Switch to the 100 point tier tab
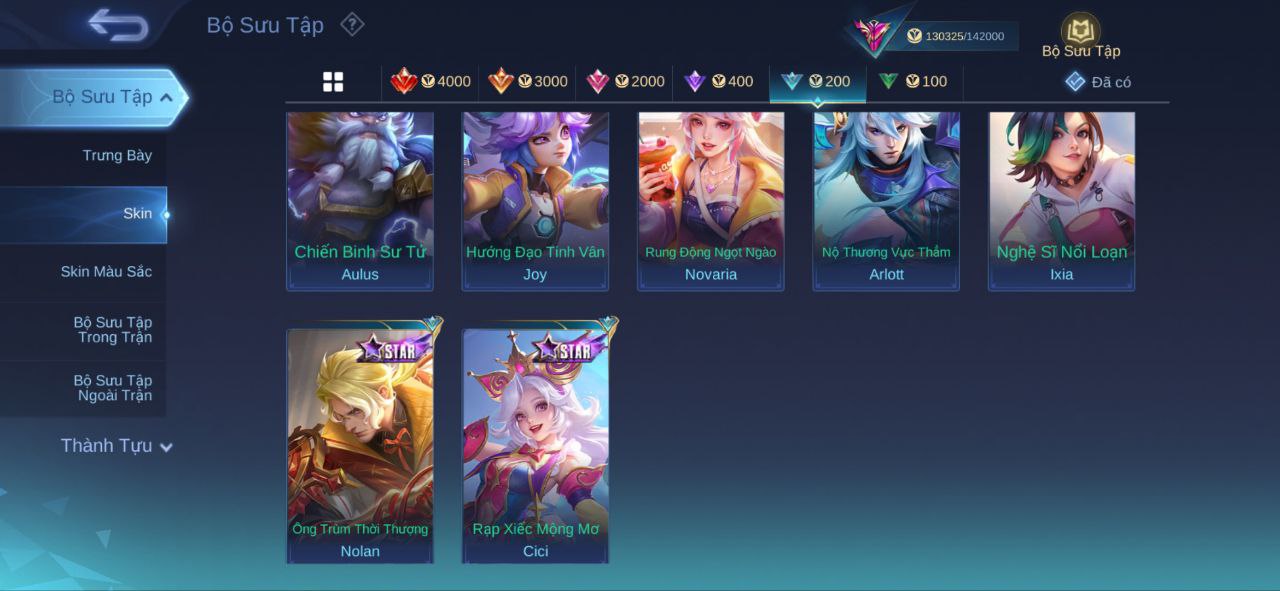1280x591 pixels. pyautogui.click(x=913, y=82)
